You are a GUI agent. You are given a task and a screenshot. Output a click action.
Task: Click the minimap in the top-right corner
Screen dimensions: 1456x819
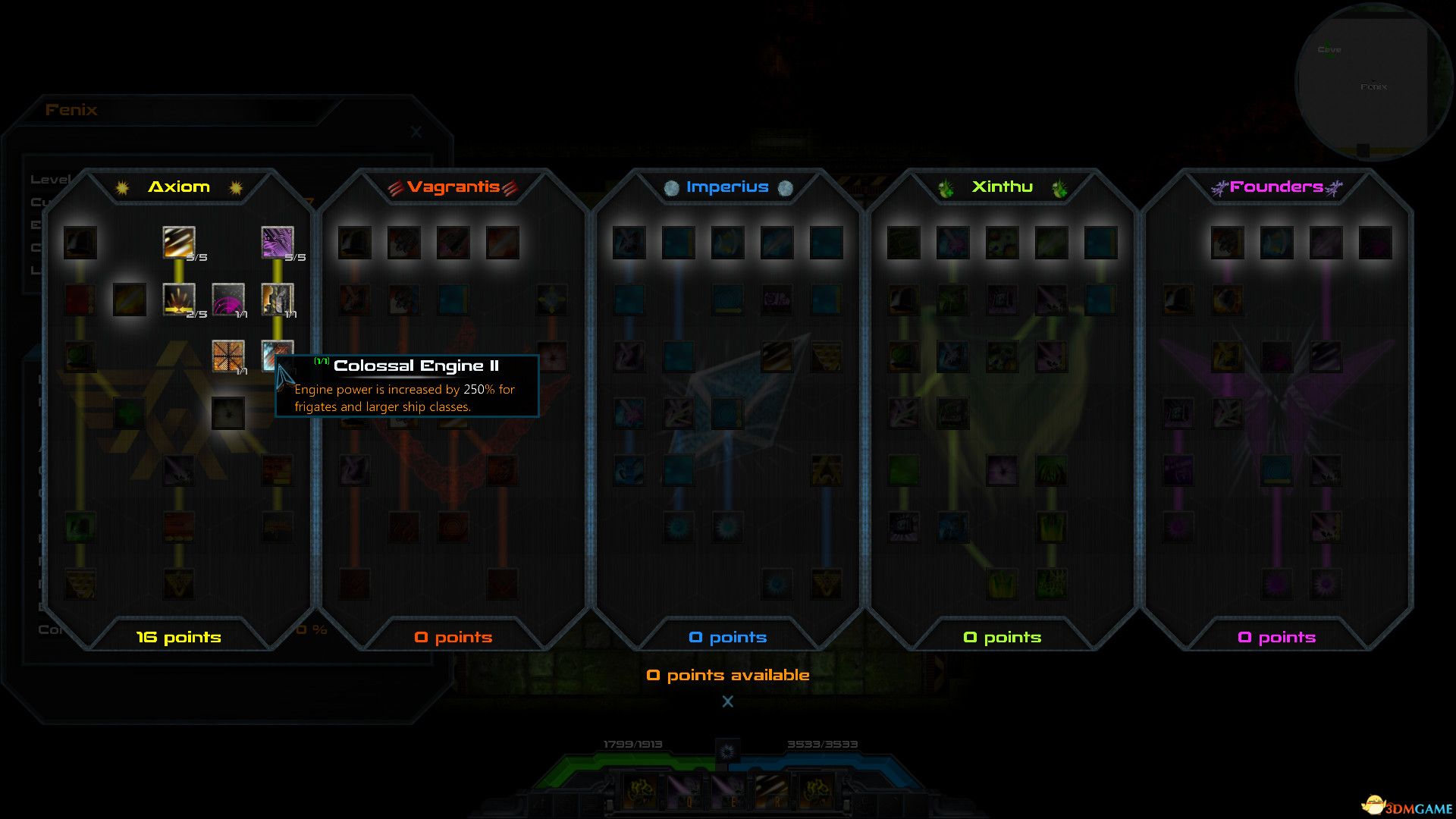(x=1373, y=83)
